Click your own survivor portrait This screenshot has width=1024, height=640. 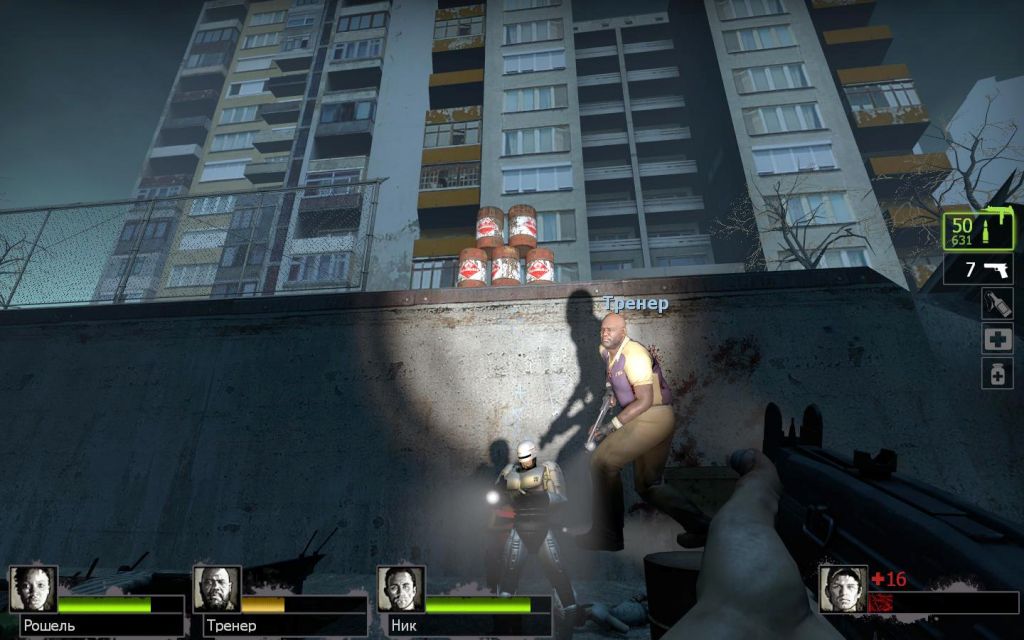coord(843,589)
